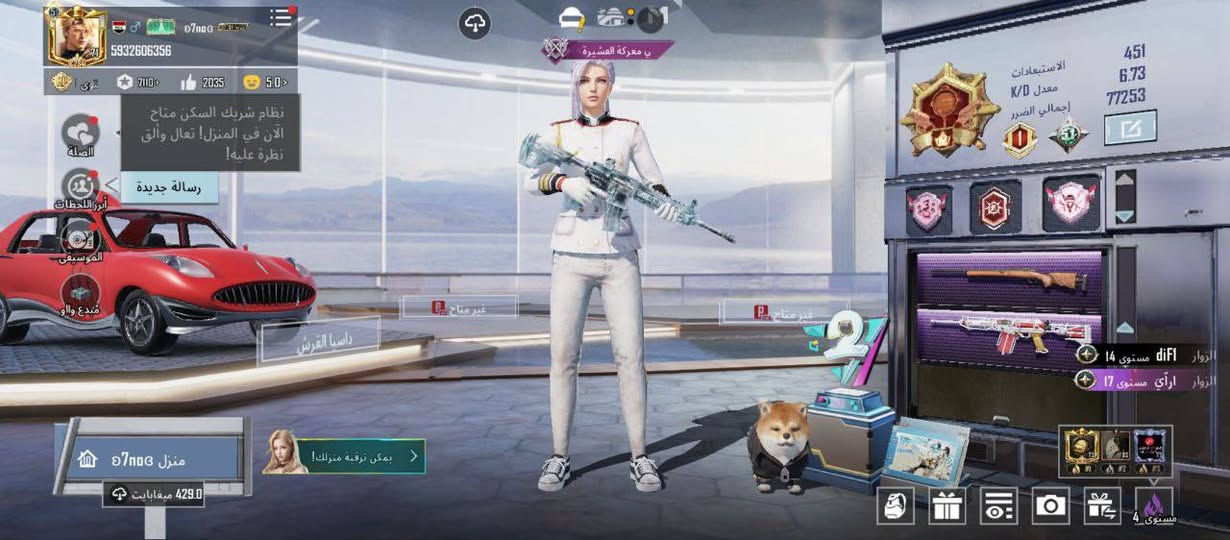Open the camera photo mode
Screen dimensions: 1230x540
pyautogui.click(x=1050, y=506)
